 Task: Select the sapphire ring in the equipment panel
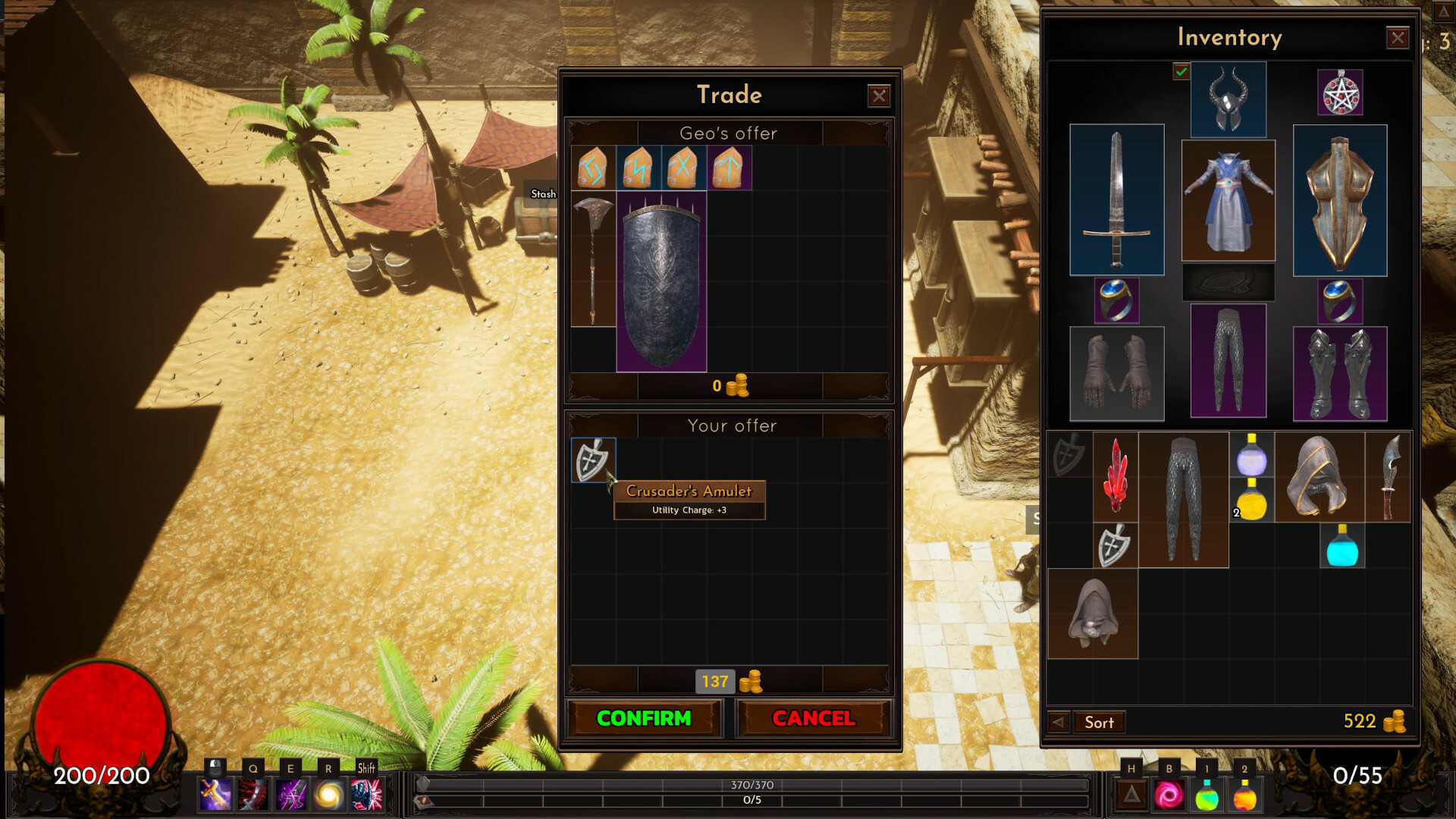(x=1118, y=300)
